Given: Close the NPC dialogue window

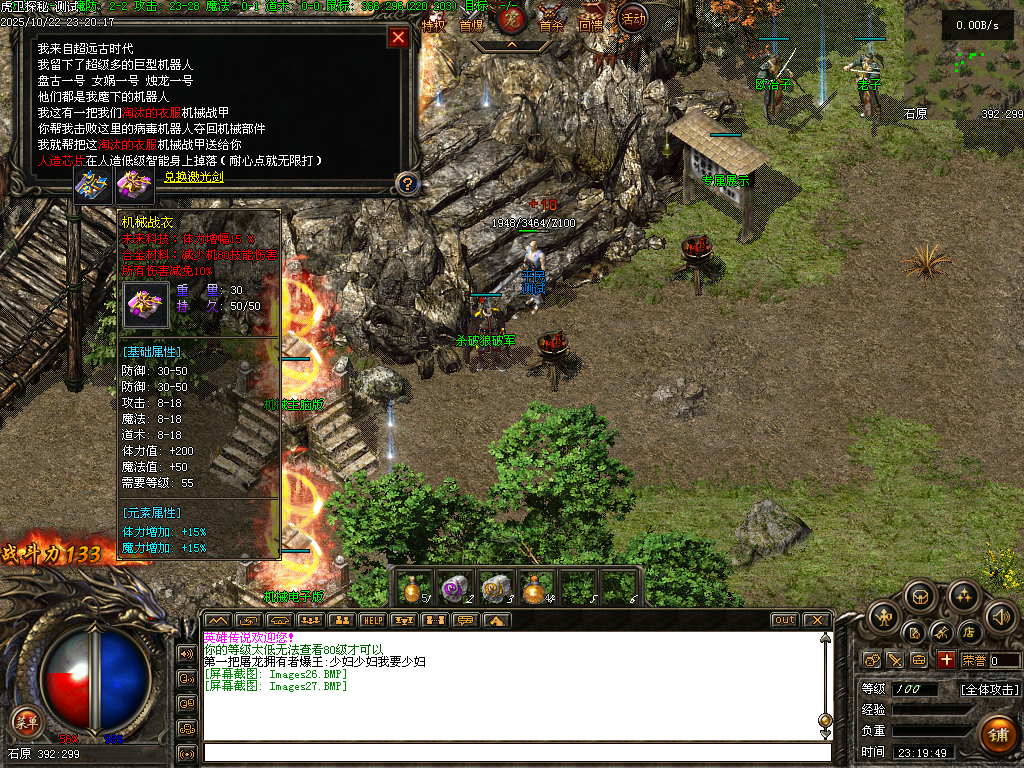Looking at the screenshot, I should click(x=398, y=38).
